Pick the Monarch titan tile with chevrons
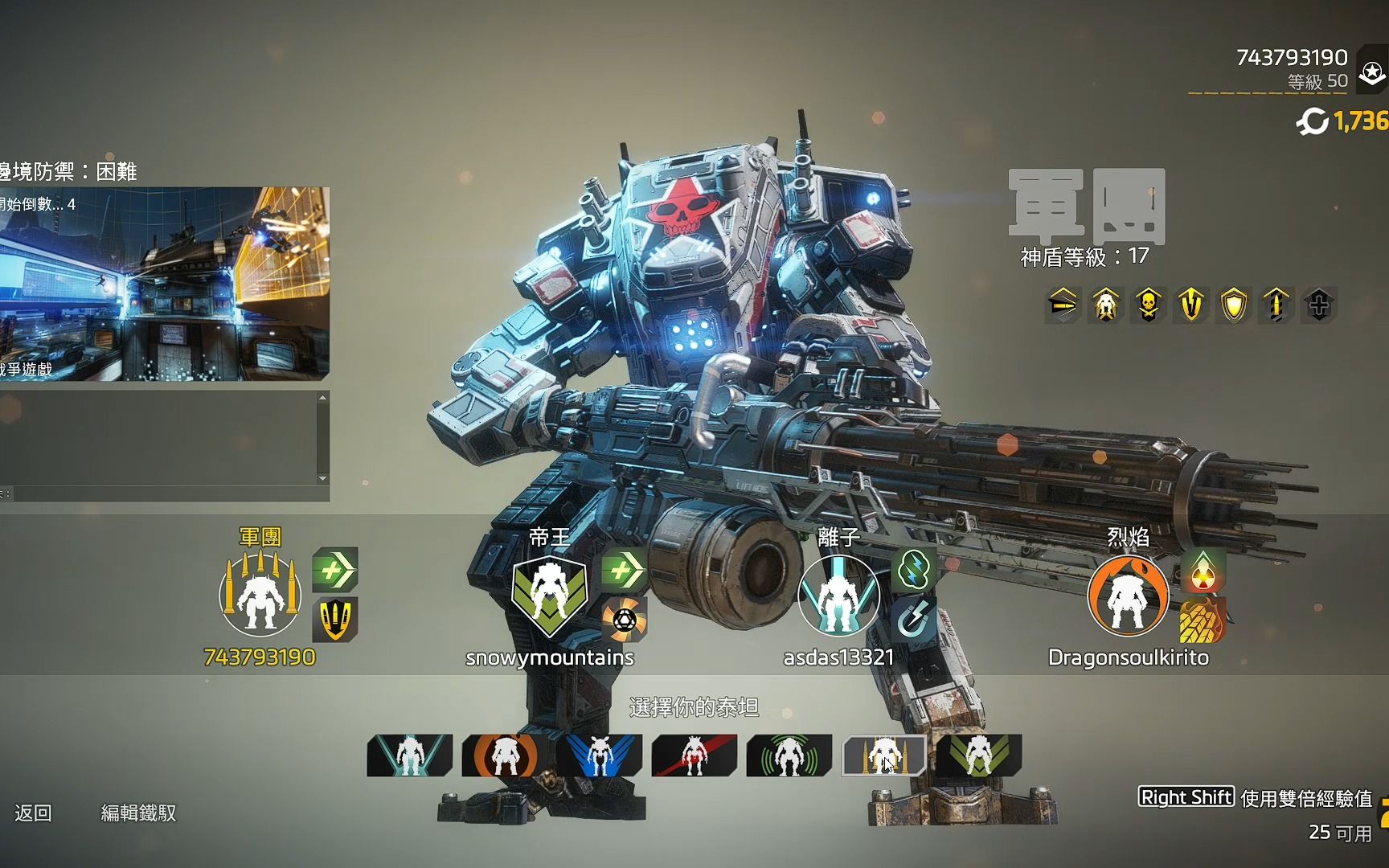The width and height of the screenshot is (1389, 868). click(978, 755)
